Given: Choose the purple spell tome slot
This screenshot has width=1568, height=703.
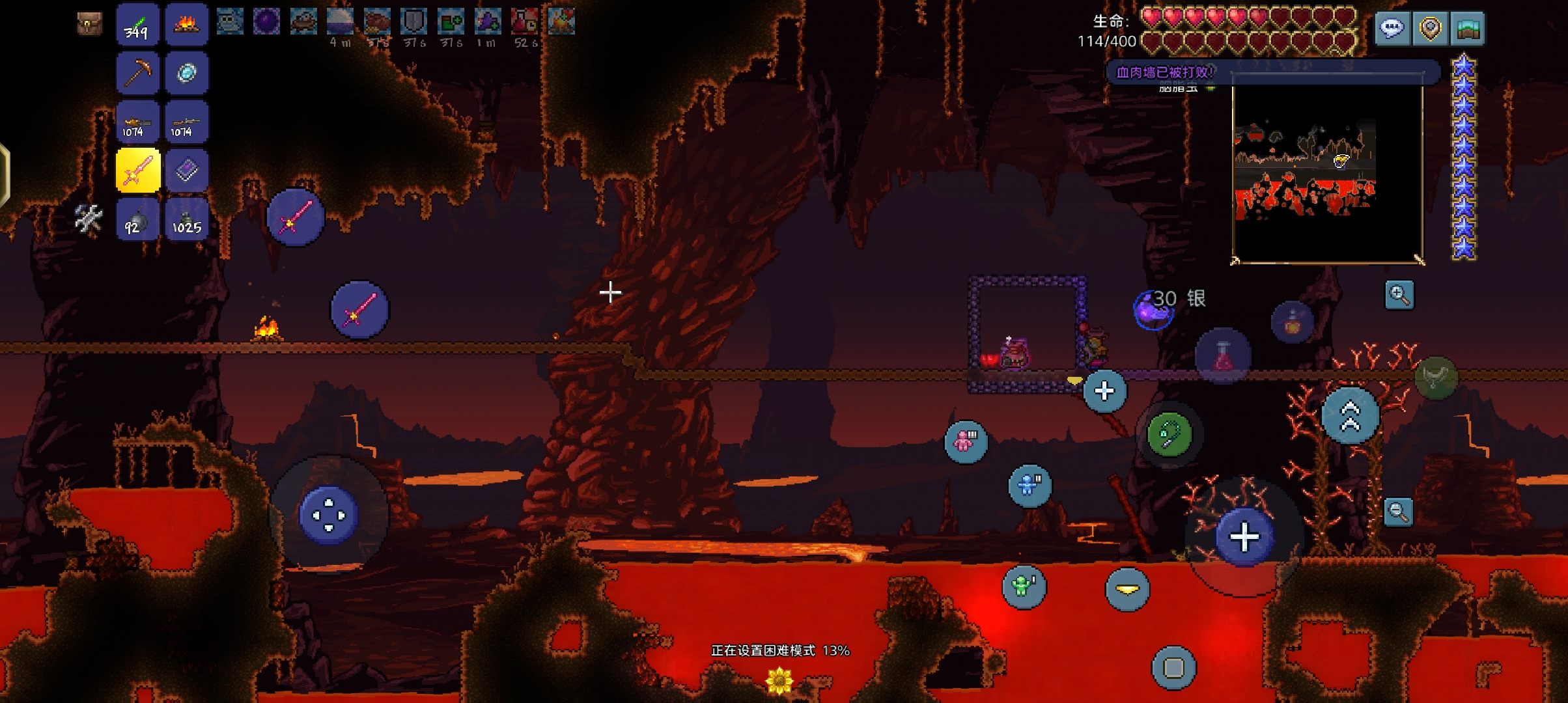Looking at the screenshot, I should point(186,171).
